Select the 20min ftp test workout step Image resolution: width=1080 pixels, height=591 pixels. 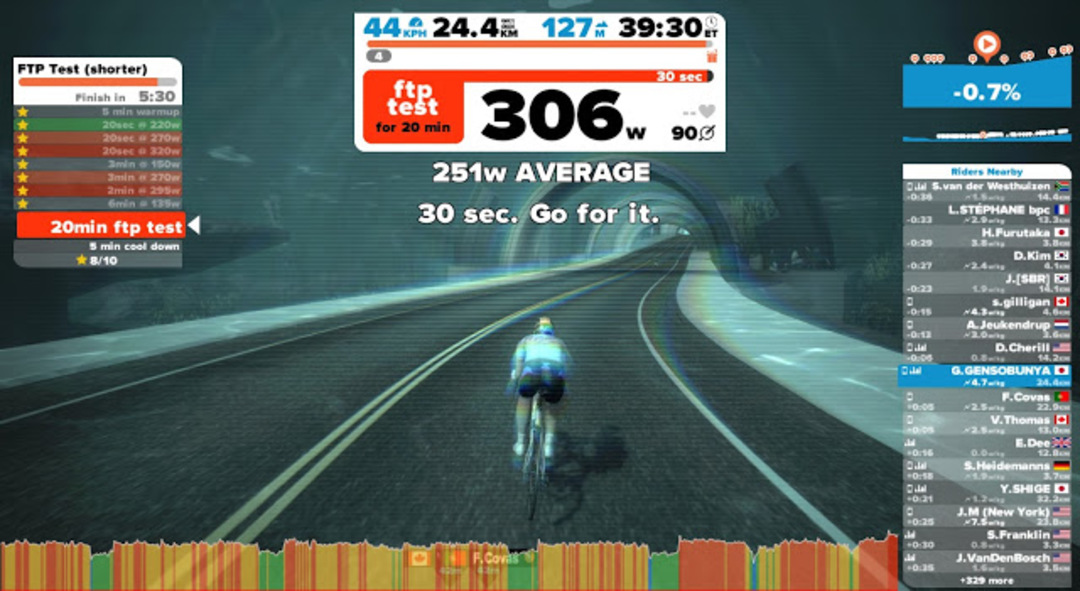[x=100, y=226]
